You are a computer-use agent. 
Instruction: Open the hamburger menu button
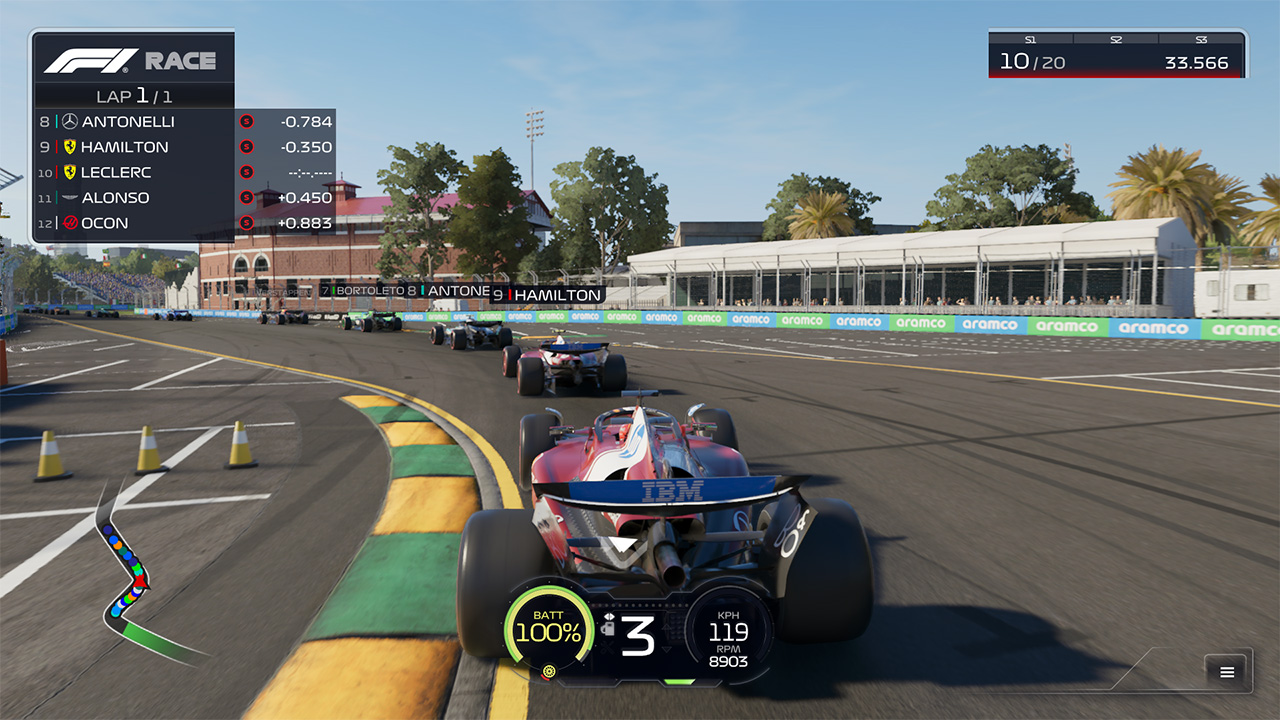coord(1227,672)
